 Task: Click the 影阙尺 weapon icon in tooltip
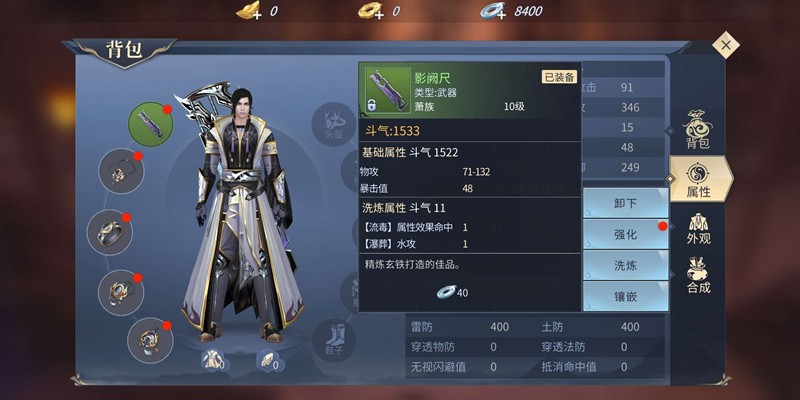(x=385, y=90)
